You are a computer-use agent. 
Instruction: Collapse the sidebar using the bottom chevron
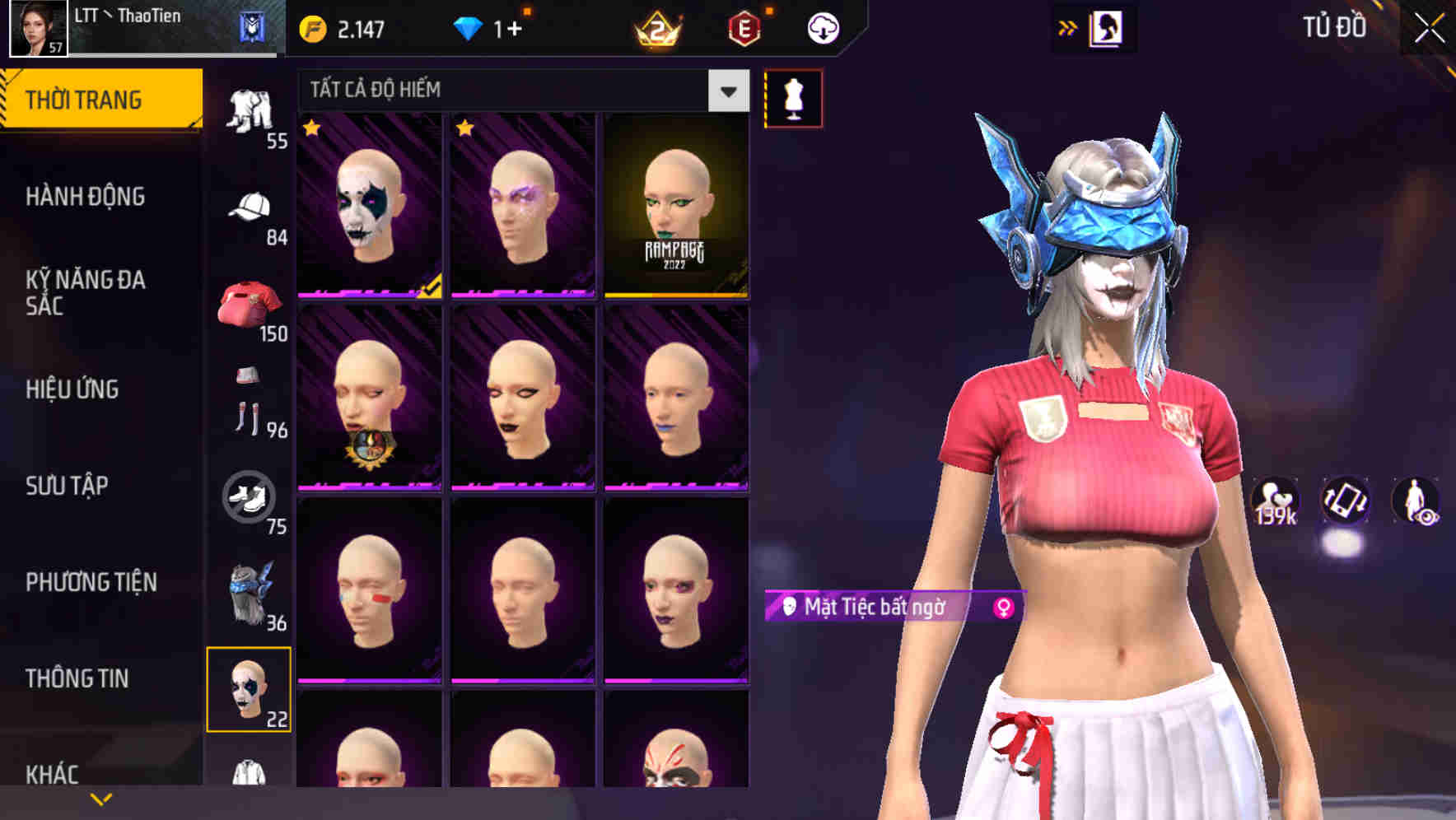click(99, 798)
